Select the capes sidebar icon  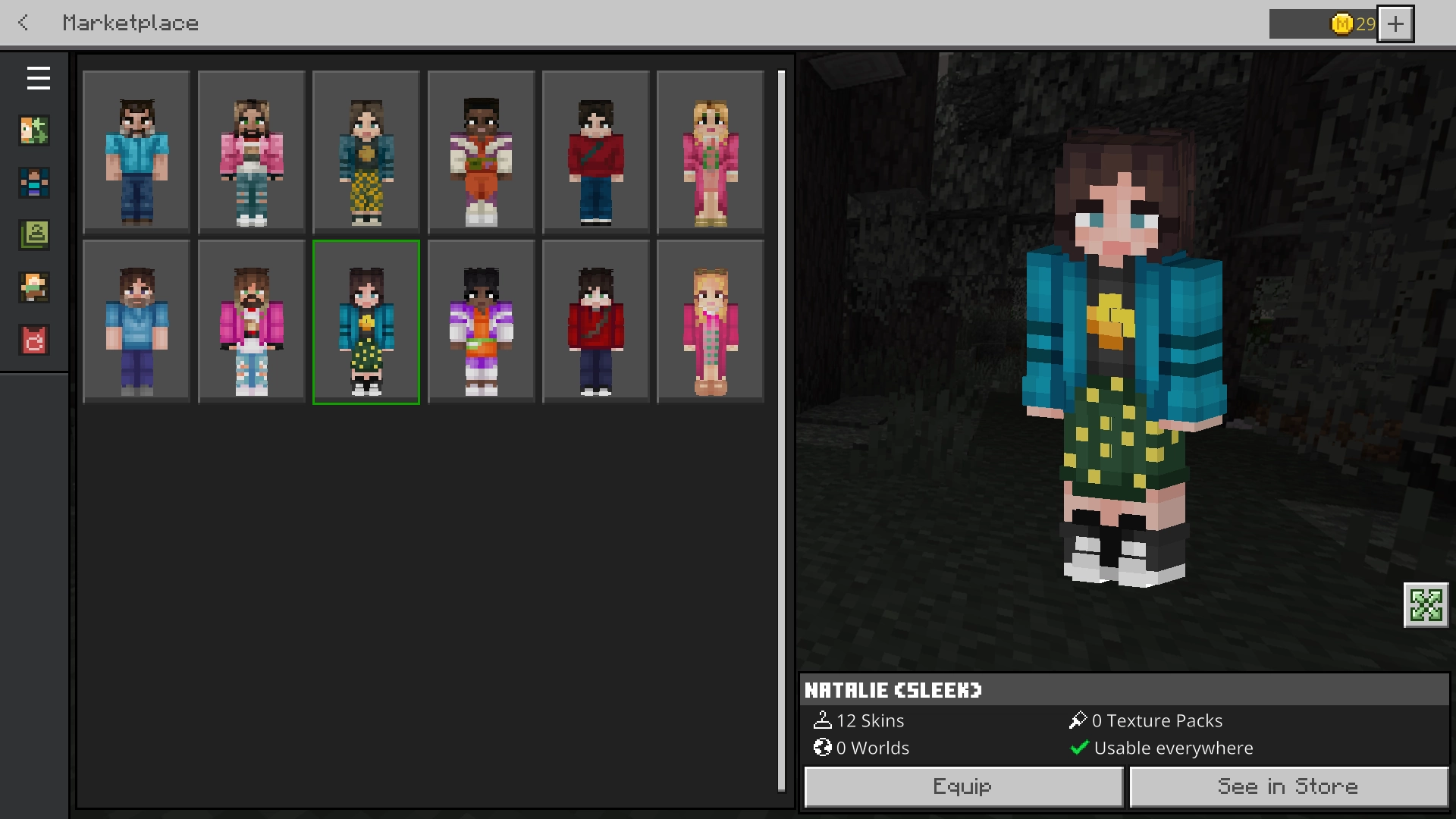34,287
